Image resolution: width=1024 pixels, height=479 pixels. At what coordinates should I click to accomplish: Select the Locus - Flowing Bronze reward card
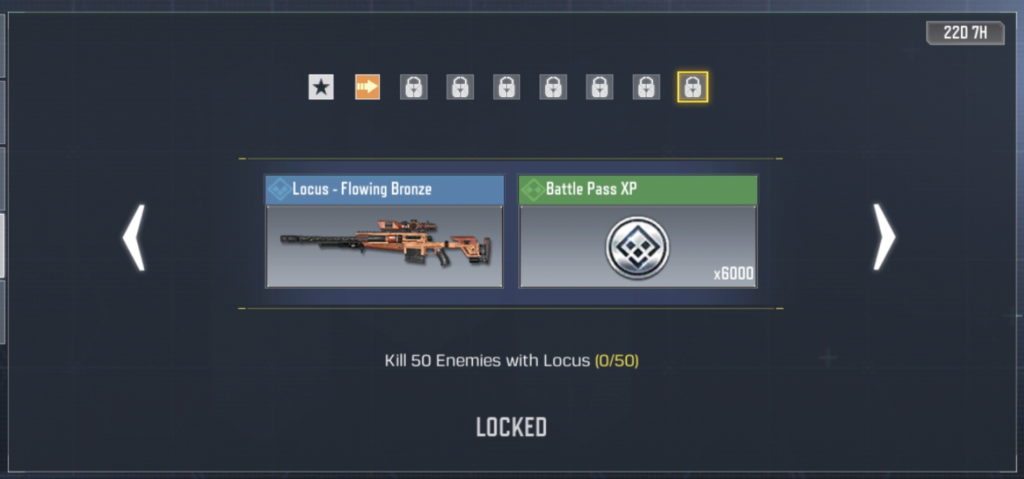(x=384, y=232)
